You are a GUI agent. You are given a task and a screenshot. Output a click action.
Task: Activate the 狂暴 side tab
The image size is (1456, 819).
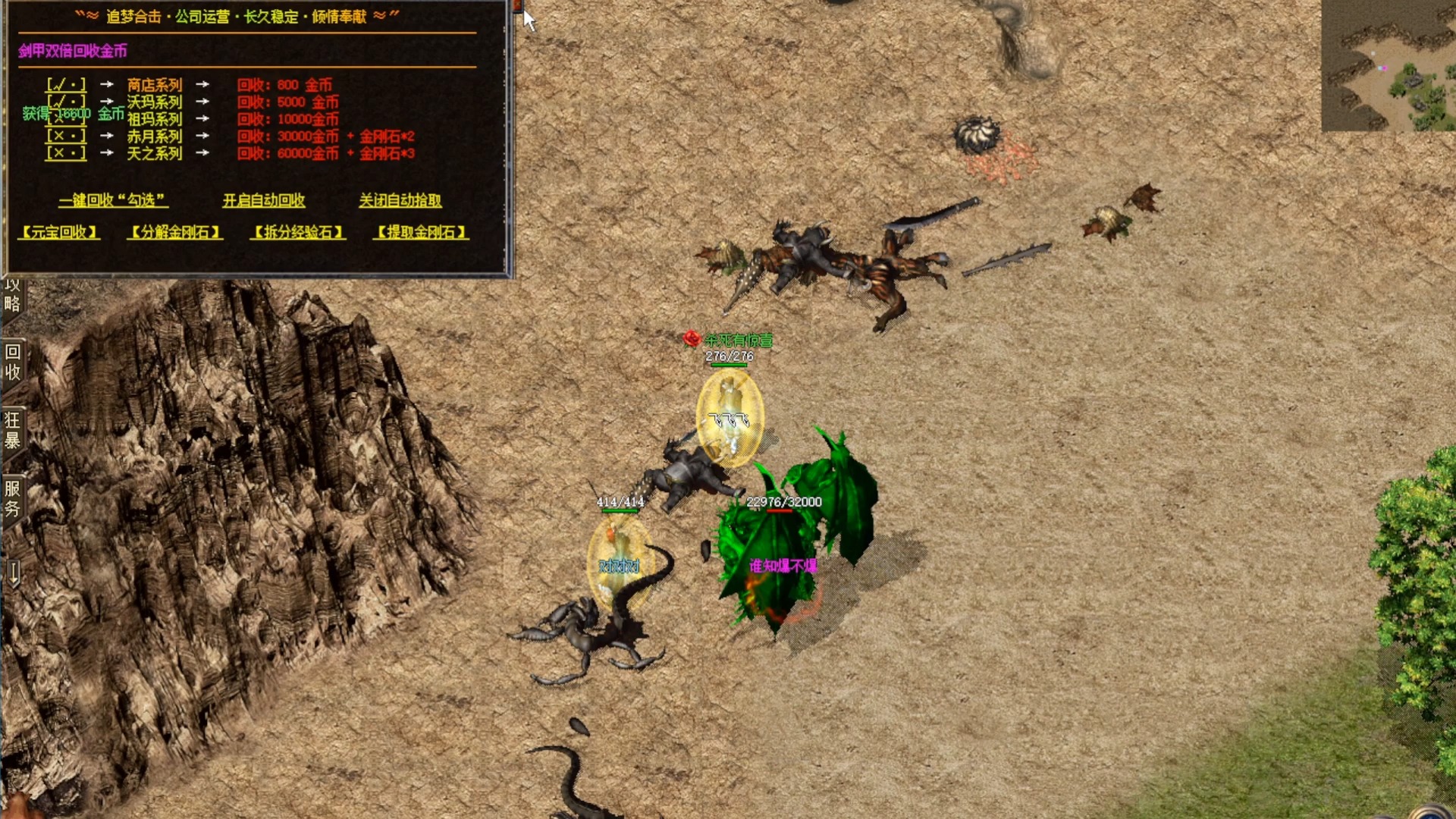click(x=13, y=430)
